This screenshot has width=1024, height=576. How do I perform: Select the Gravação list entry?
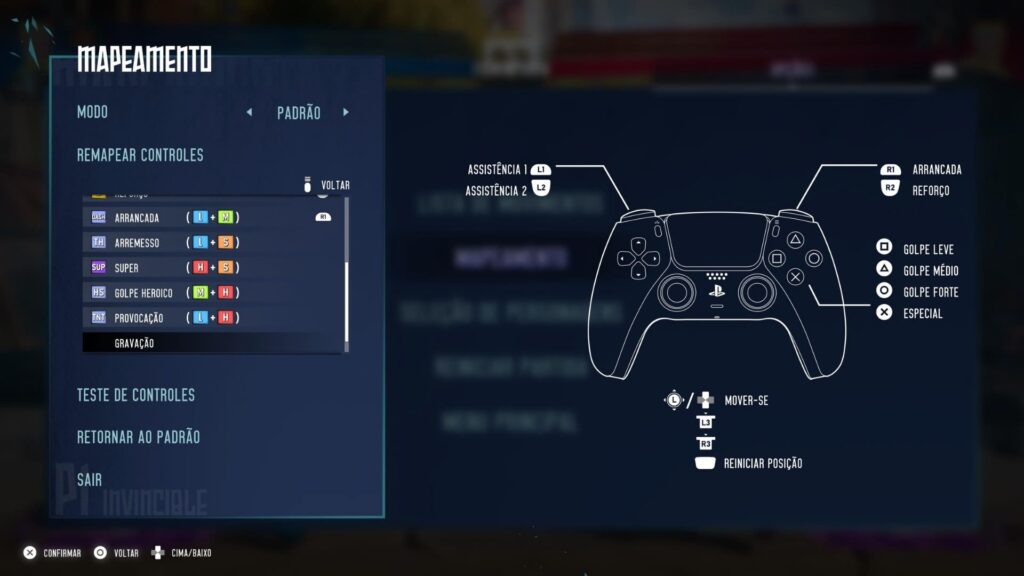[212, 343]
